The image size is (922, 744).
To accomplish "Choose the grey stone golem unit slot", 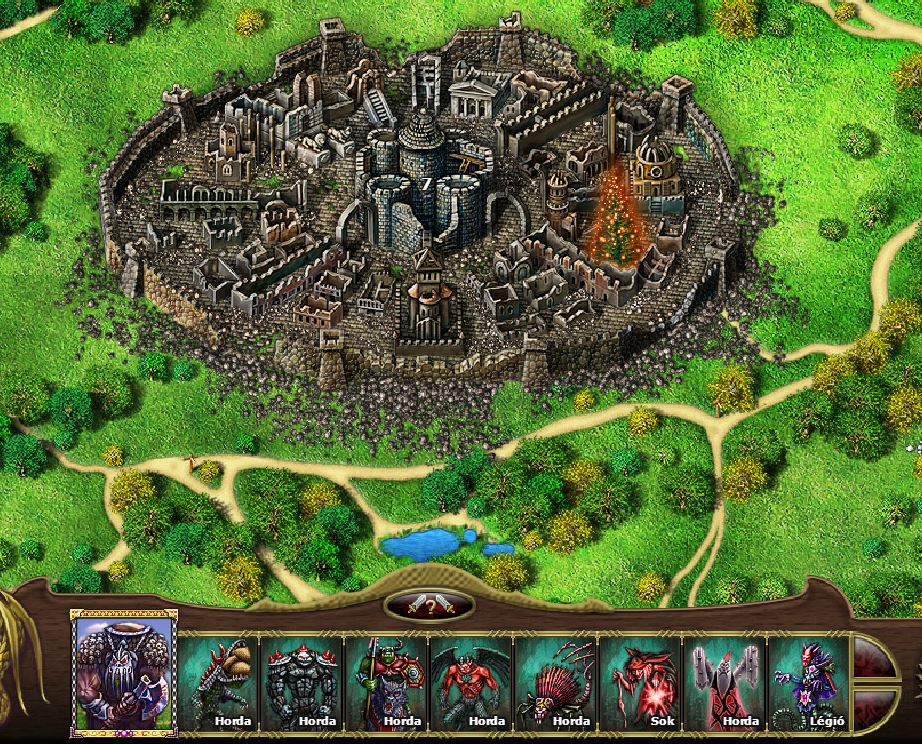I will [x=302, y=682].
